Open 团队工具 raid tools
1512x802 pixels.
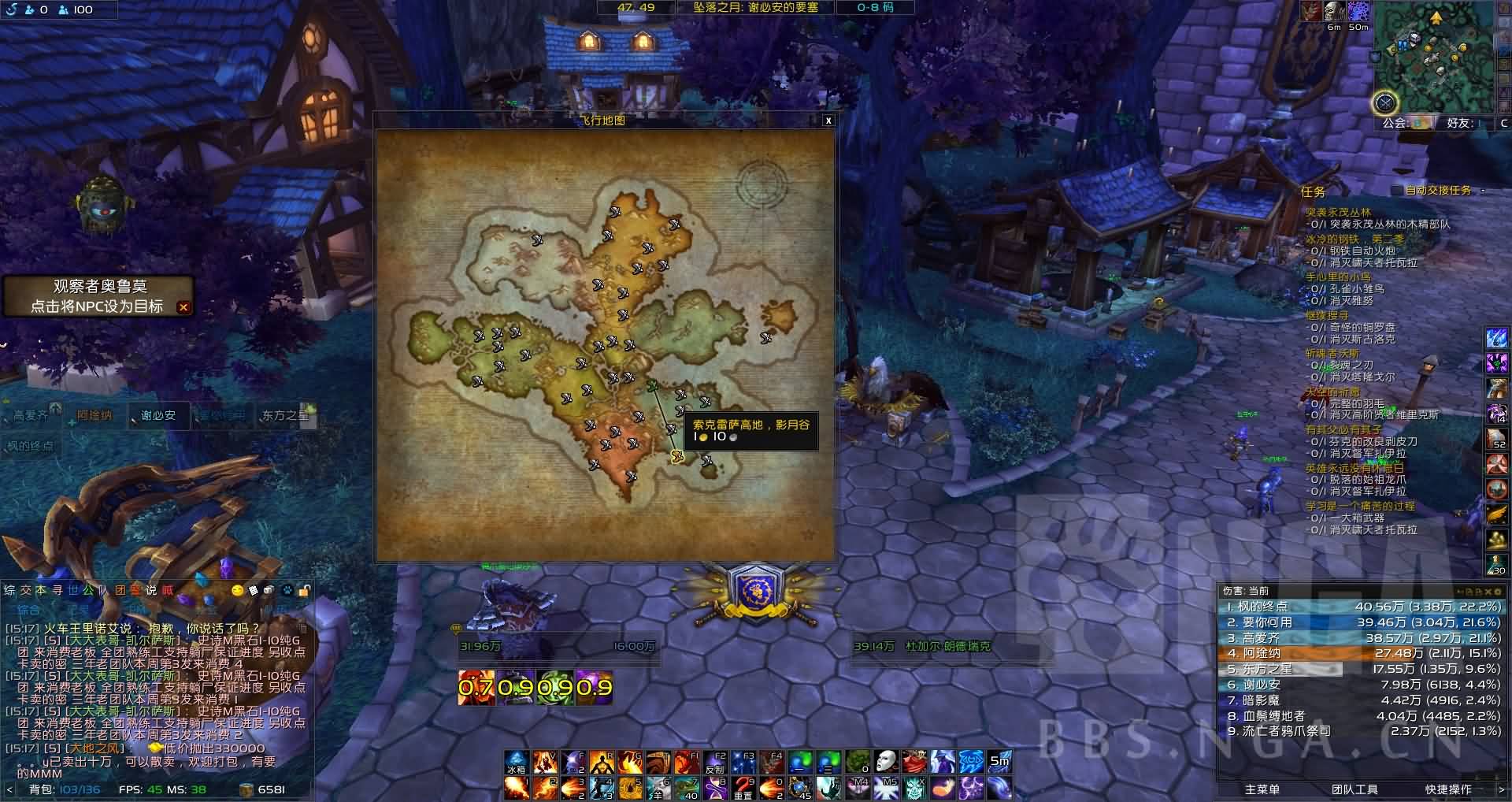(x=1354, y=789)
